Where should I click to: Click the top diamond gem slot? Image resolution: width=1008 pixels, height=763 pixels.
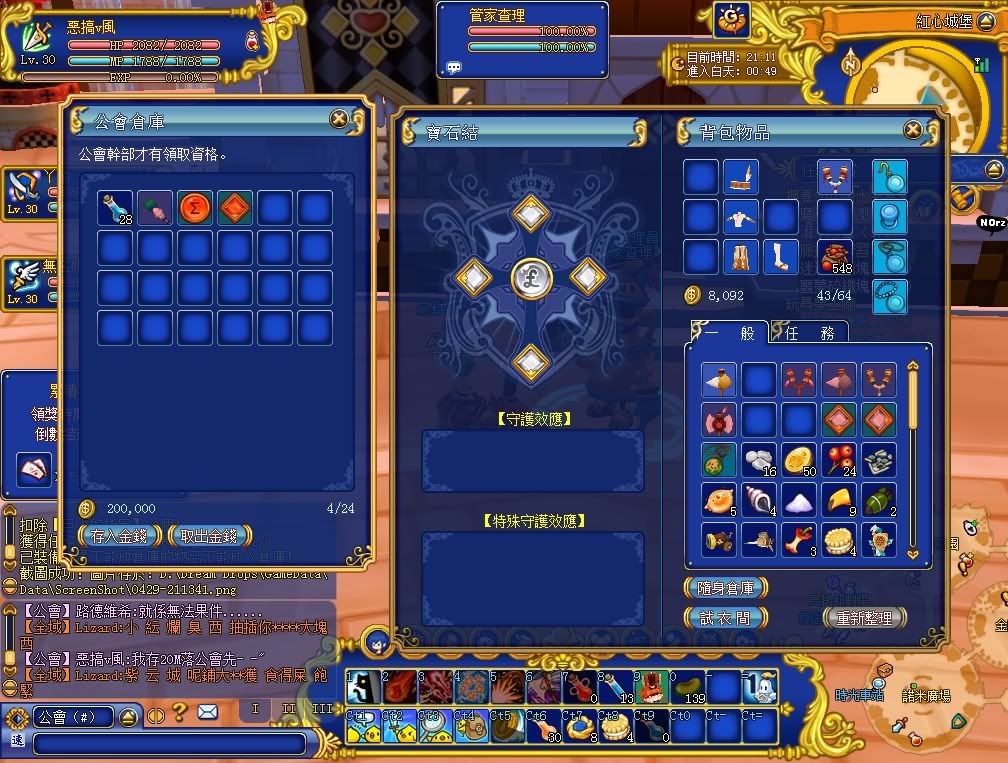tap(529, 213)
